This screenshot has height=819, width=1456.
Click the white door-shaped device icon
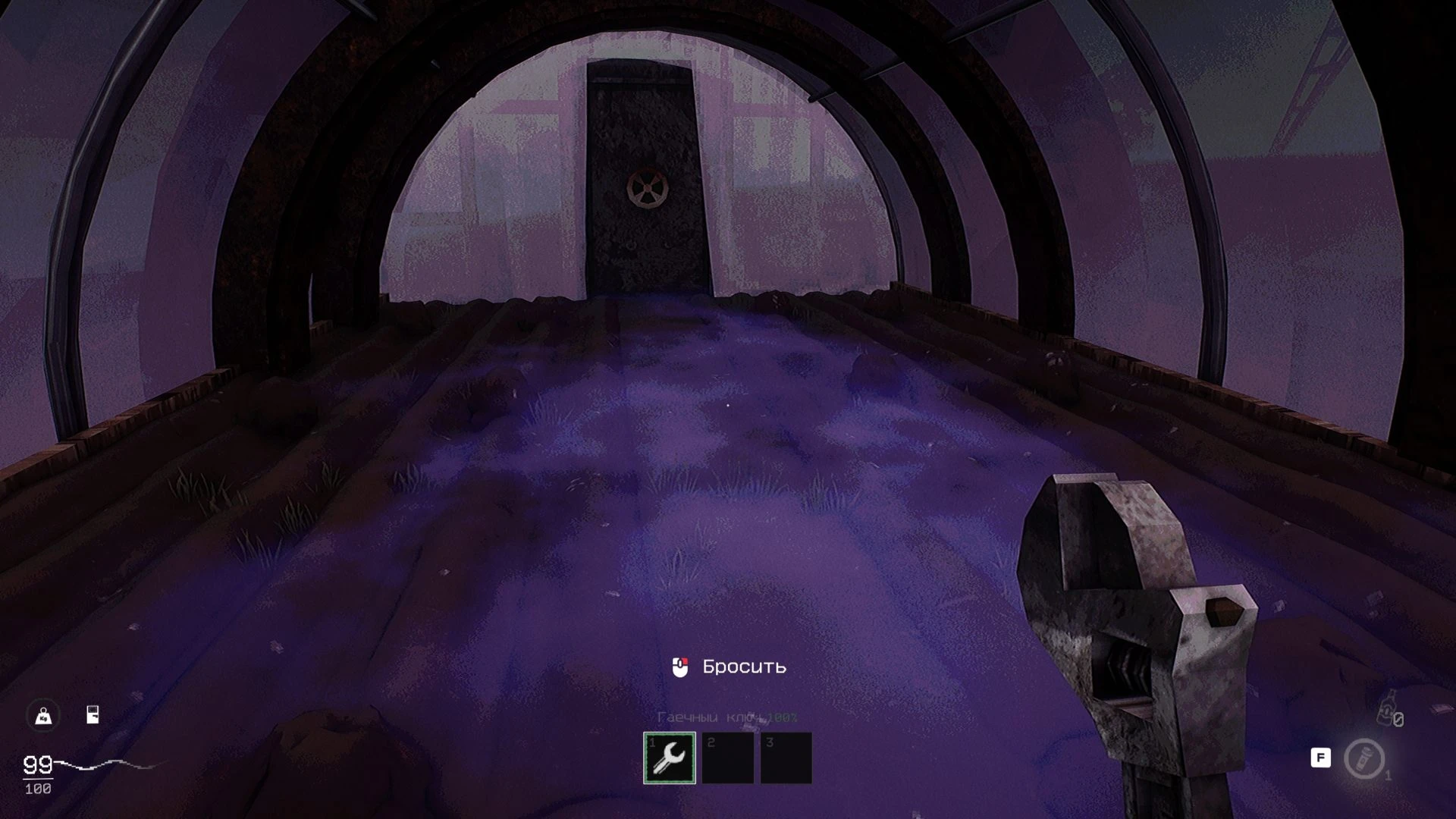pos(93,714)
